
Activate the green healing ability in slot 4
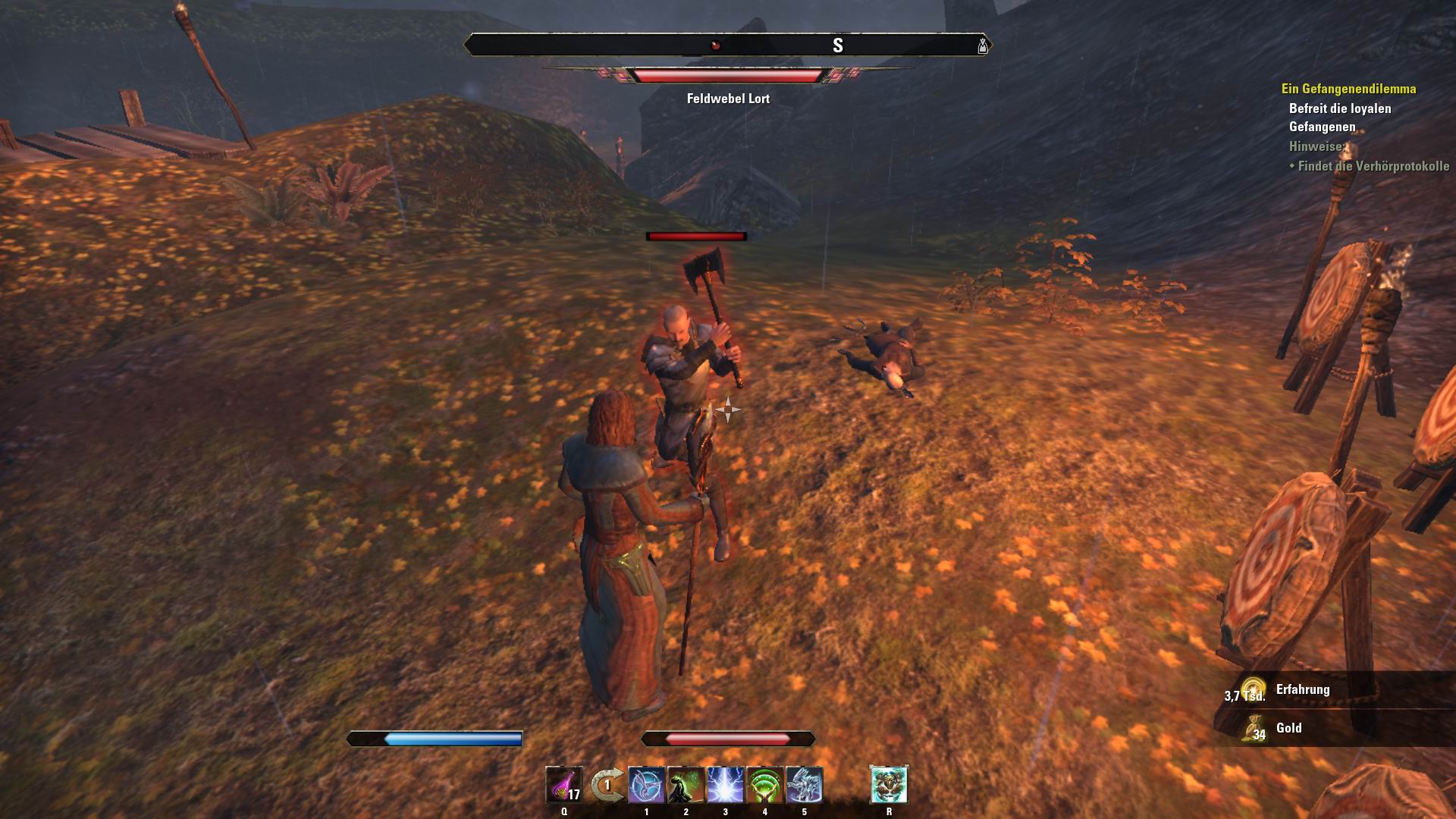click(764, 786)
